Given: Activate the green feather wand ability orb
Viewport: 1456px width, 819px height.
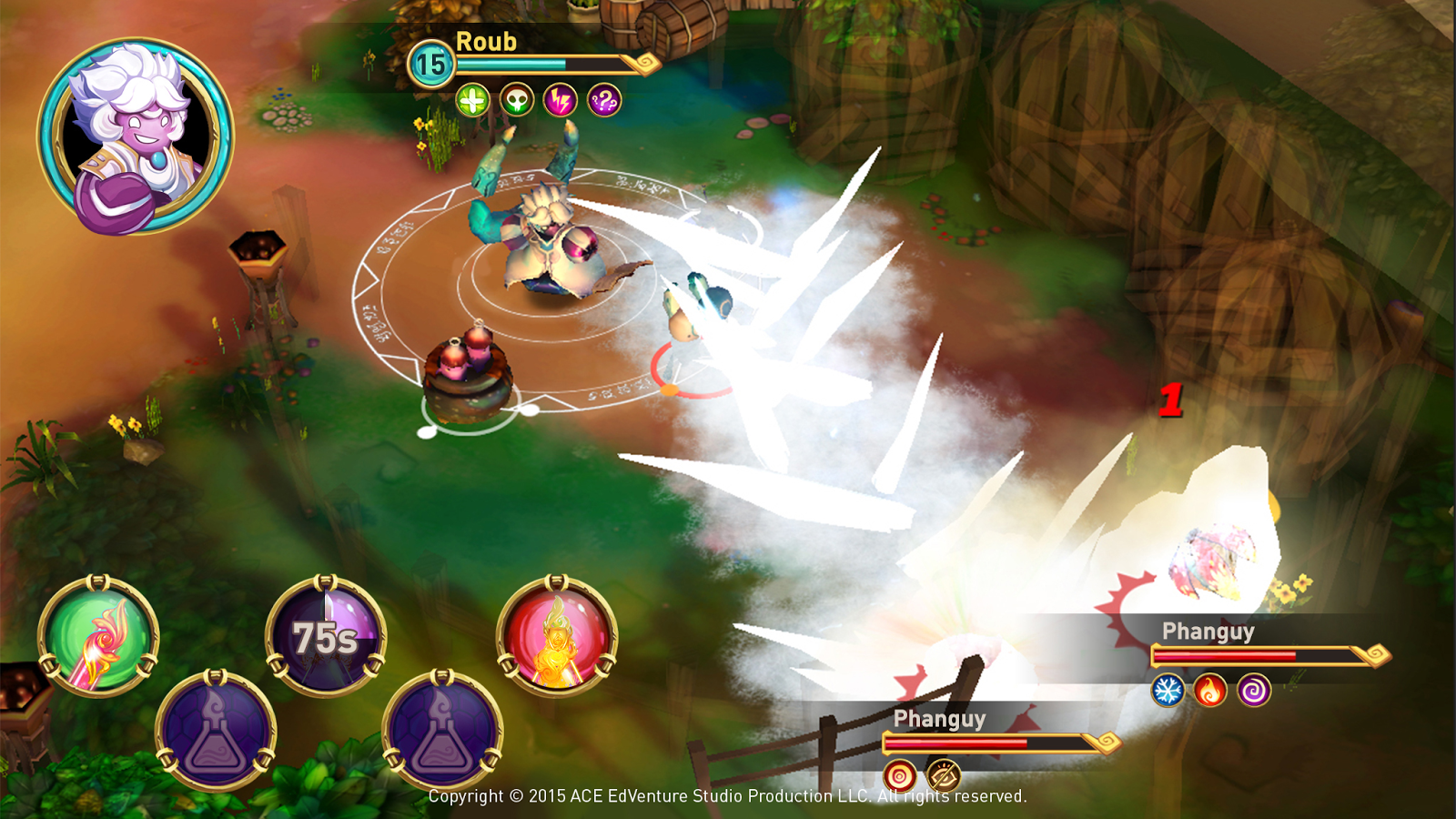Looking at the screenshot, I should point(98,636).
